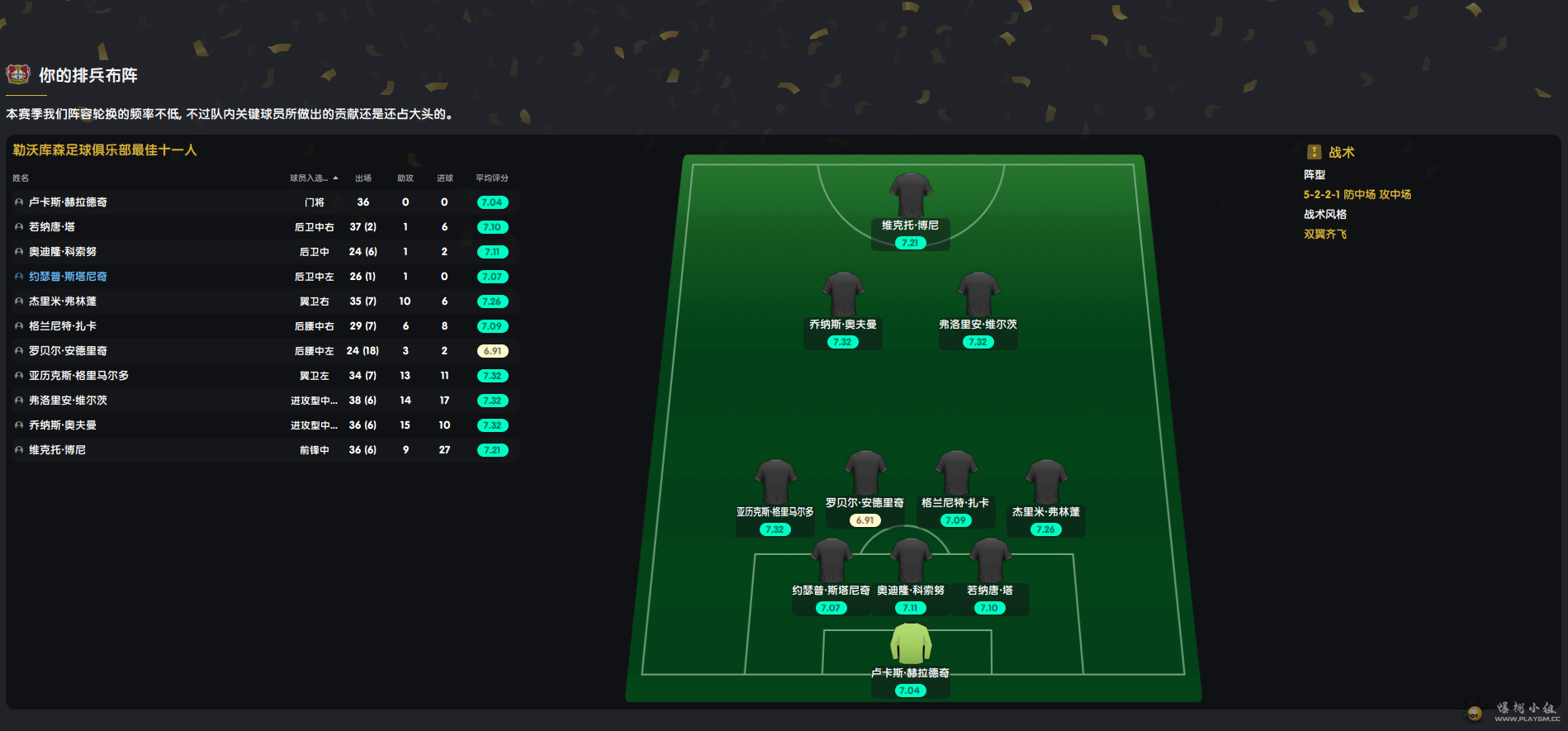Viewport: 1568px width, 731px height.
Task: Sort by 球员入选 position column header
Action: tap(311, 178)
